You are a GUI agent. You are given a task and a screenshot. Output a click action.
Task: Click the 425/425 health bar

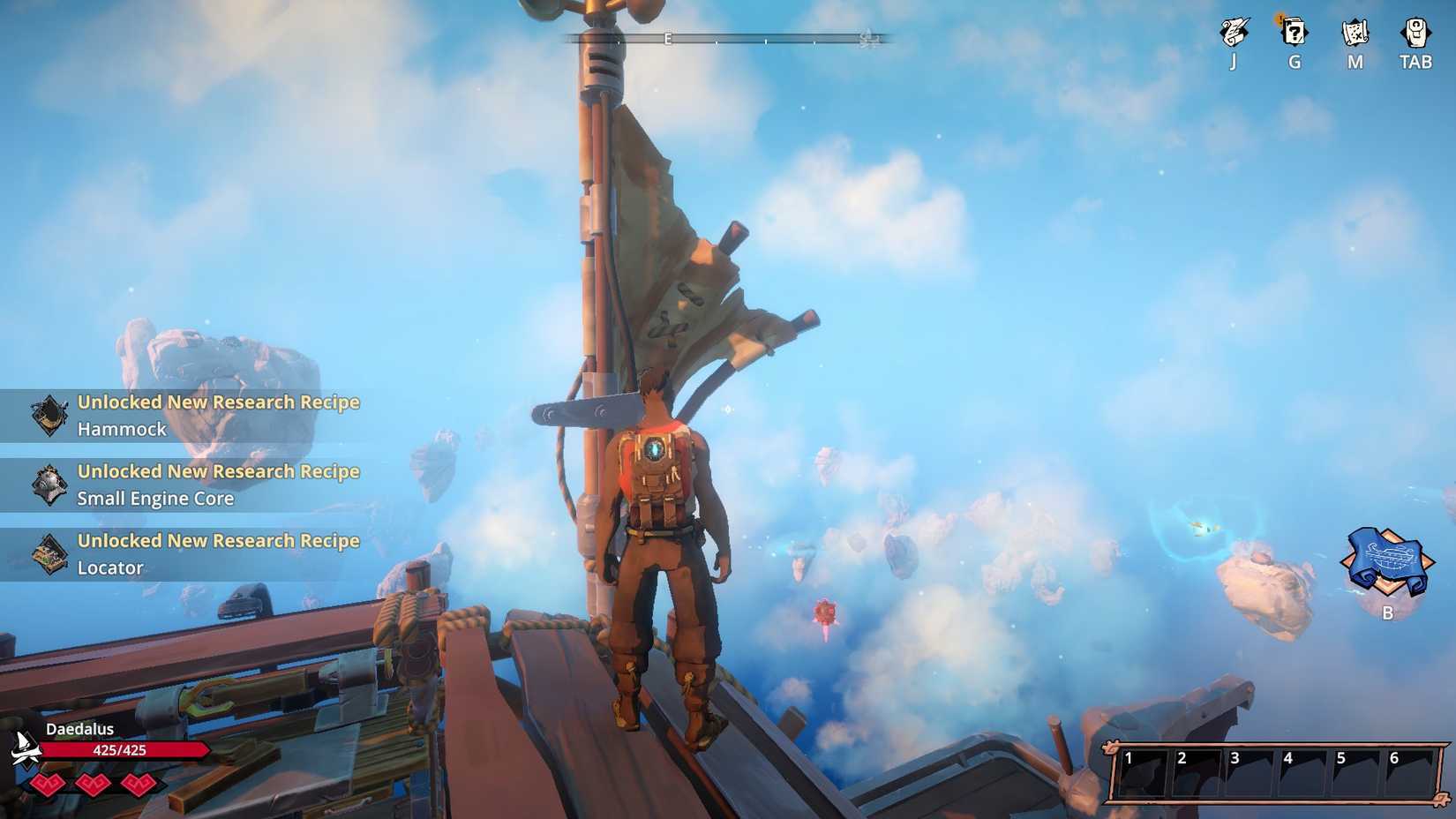[x=119, y=750]
